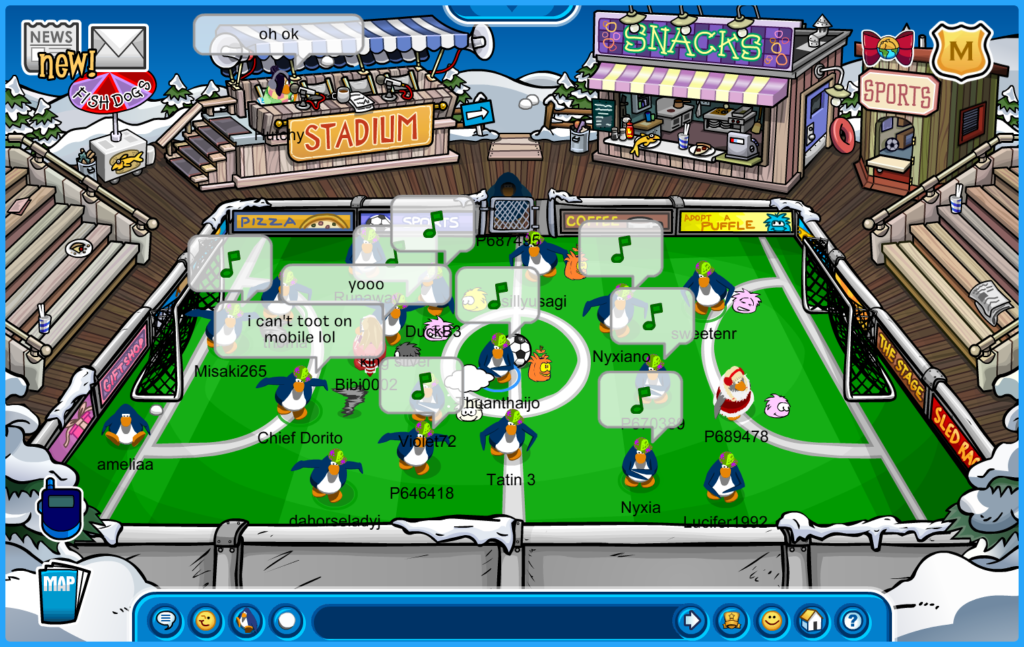1024x647 pixels.
Task: Open the red bow tie globe icon
Action: tap(887, 46)
